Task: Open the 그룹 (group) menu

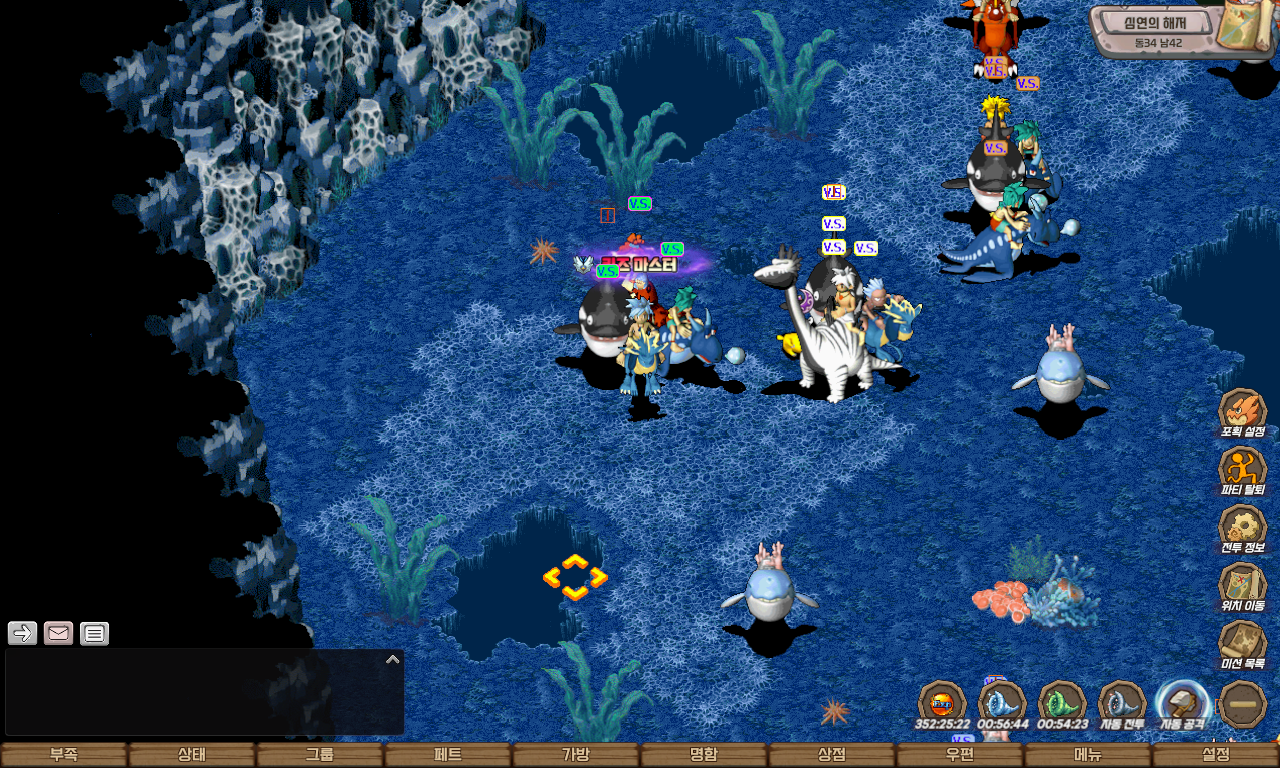Action: (x=320, y=755)
